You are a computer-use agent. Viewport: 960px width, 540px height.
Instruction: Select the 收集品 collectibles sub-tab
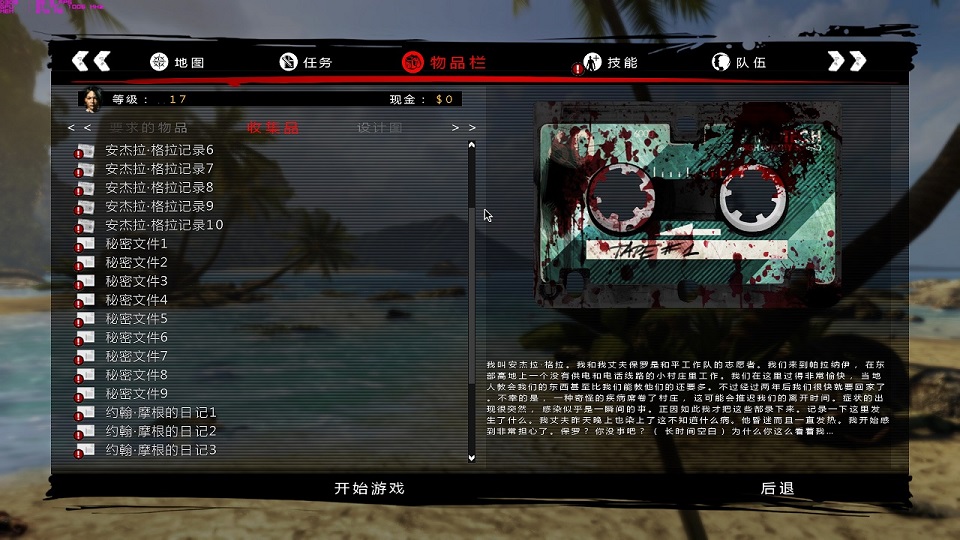(273, 128)
